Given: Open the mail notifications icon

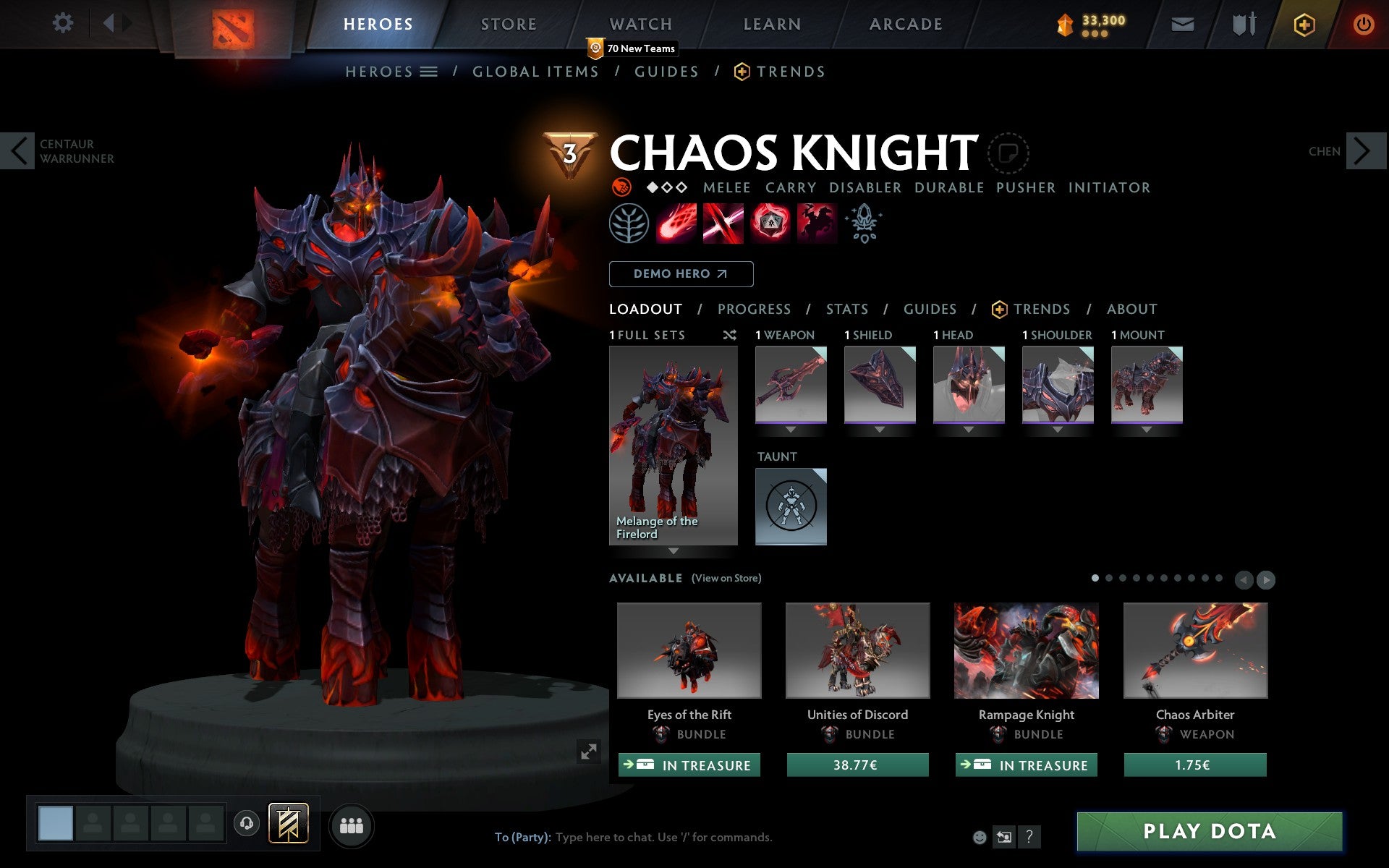Looking at the screenshot, I should (x=1182, y=24).
